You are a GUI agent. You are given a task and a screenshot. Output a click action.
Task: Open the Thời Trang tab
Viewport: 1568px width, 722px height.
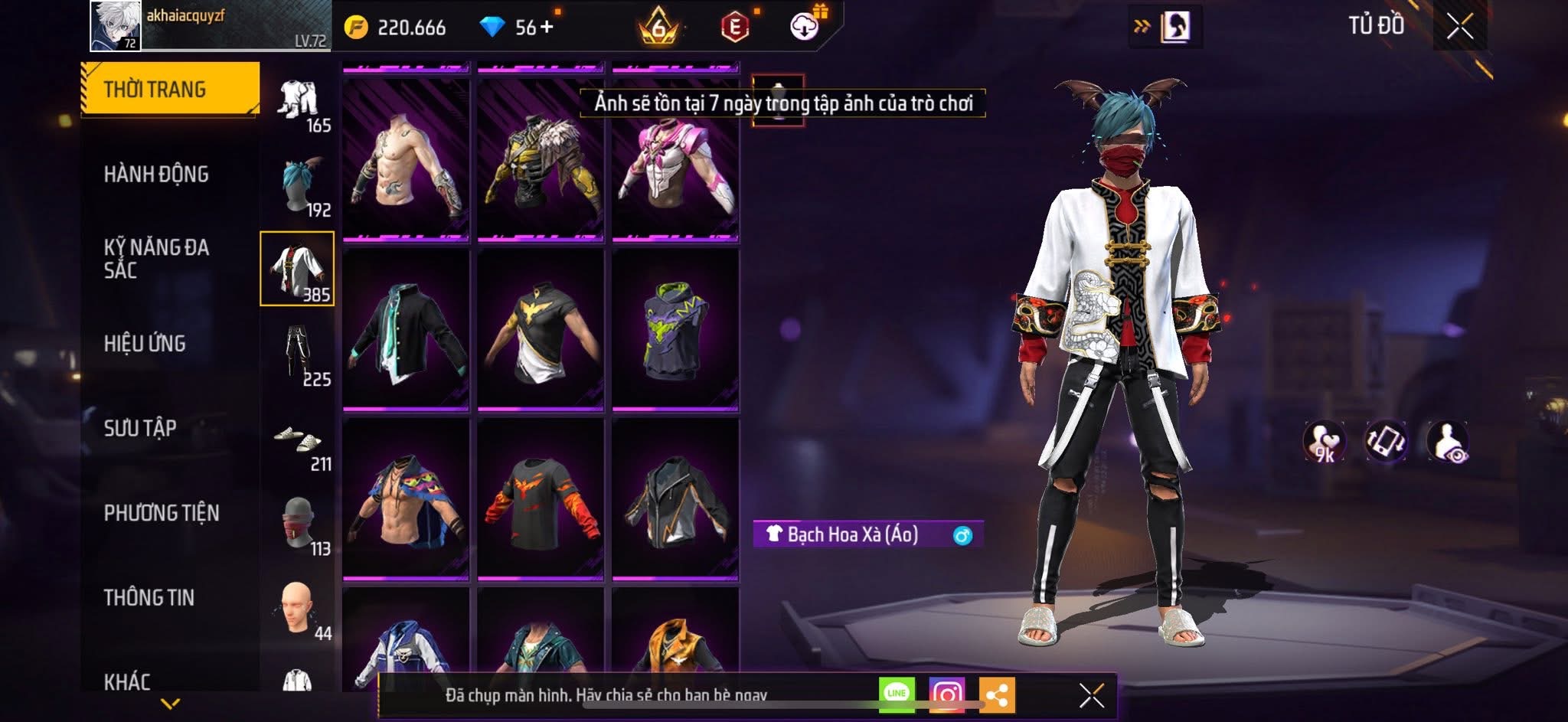click(x=169, y=89)
